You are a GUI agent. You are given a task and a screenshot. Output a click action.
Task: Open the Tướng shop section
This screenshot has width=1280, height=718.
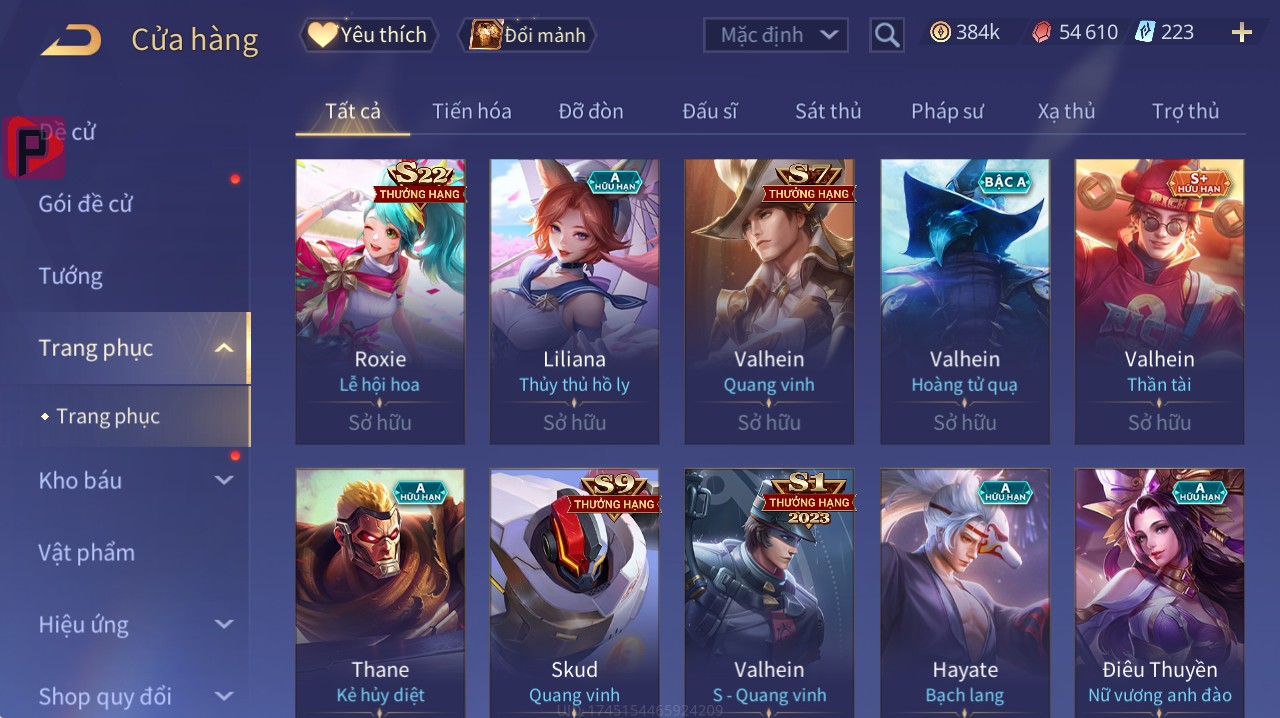(70, 276)
